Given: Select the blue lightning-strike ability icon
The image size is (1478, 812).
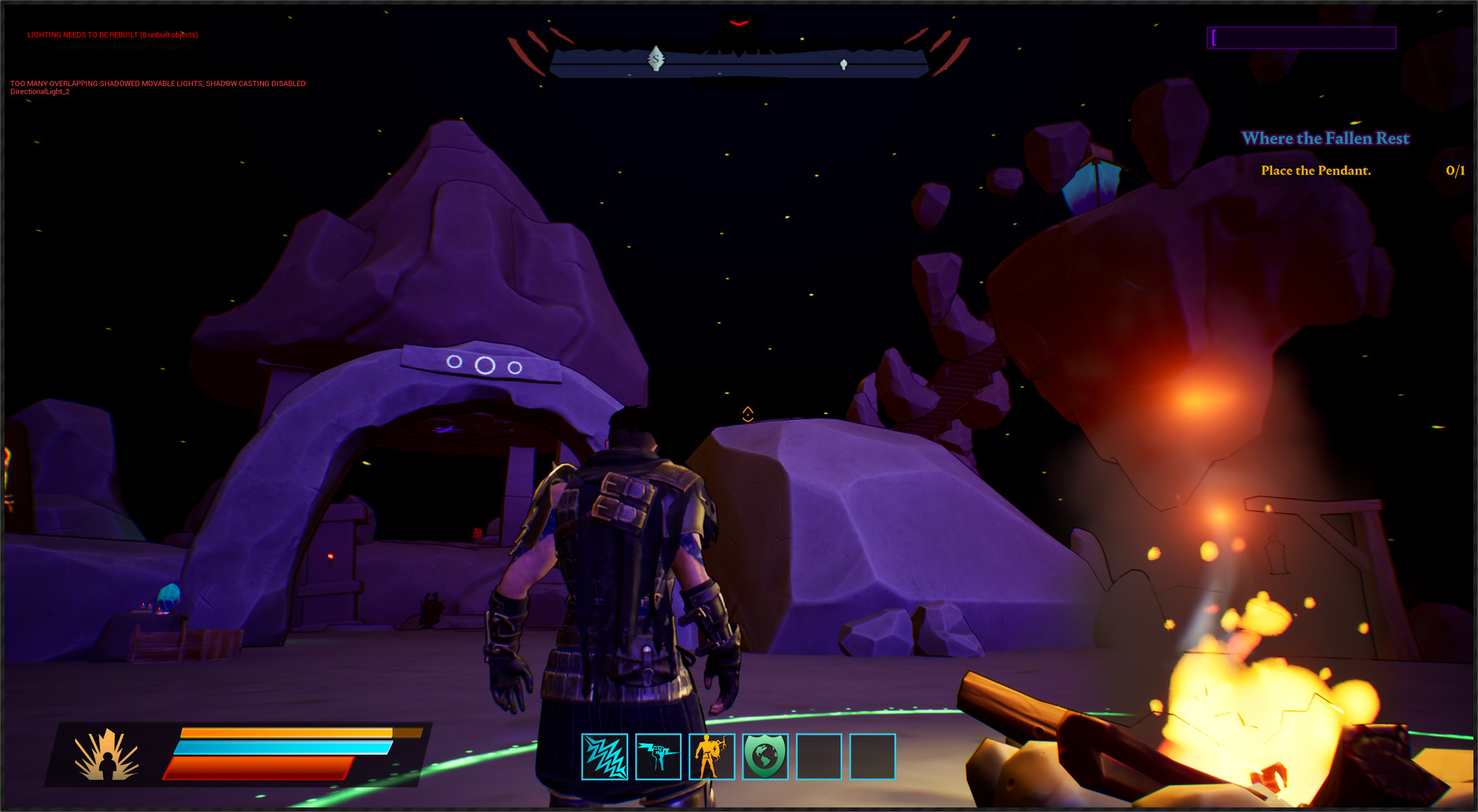Looking at the screenshot, I should click(x=605, y=757).
